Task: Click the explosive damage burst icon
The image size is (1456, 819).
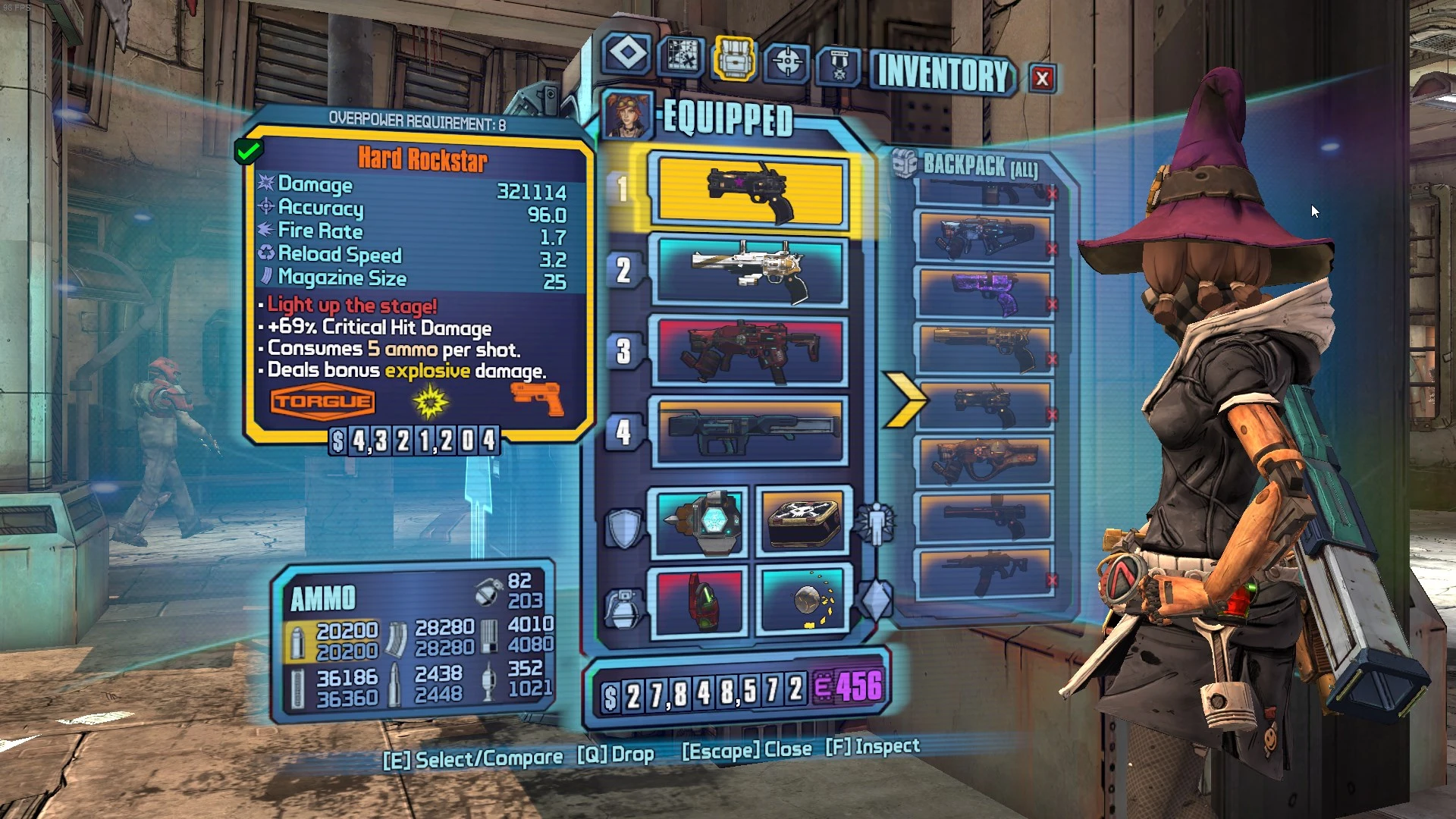Action: (429, 400)
